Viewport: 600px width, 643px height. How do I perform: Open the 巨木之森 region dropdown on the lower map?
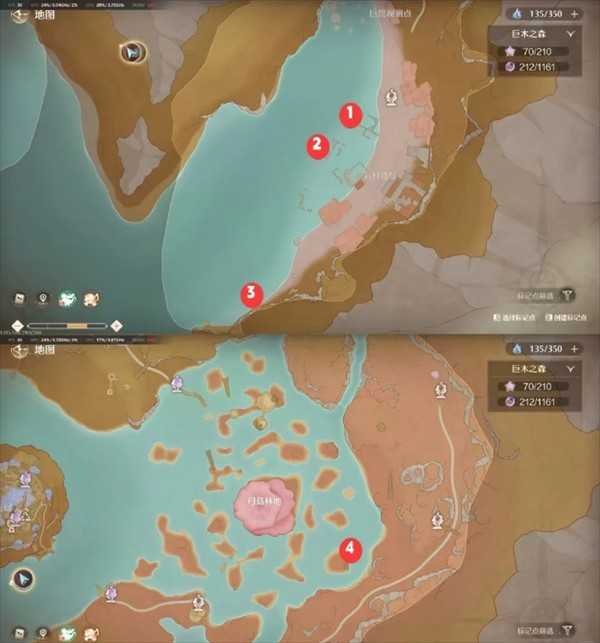[571, 367]
